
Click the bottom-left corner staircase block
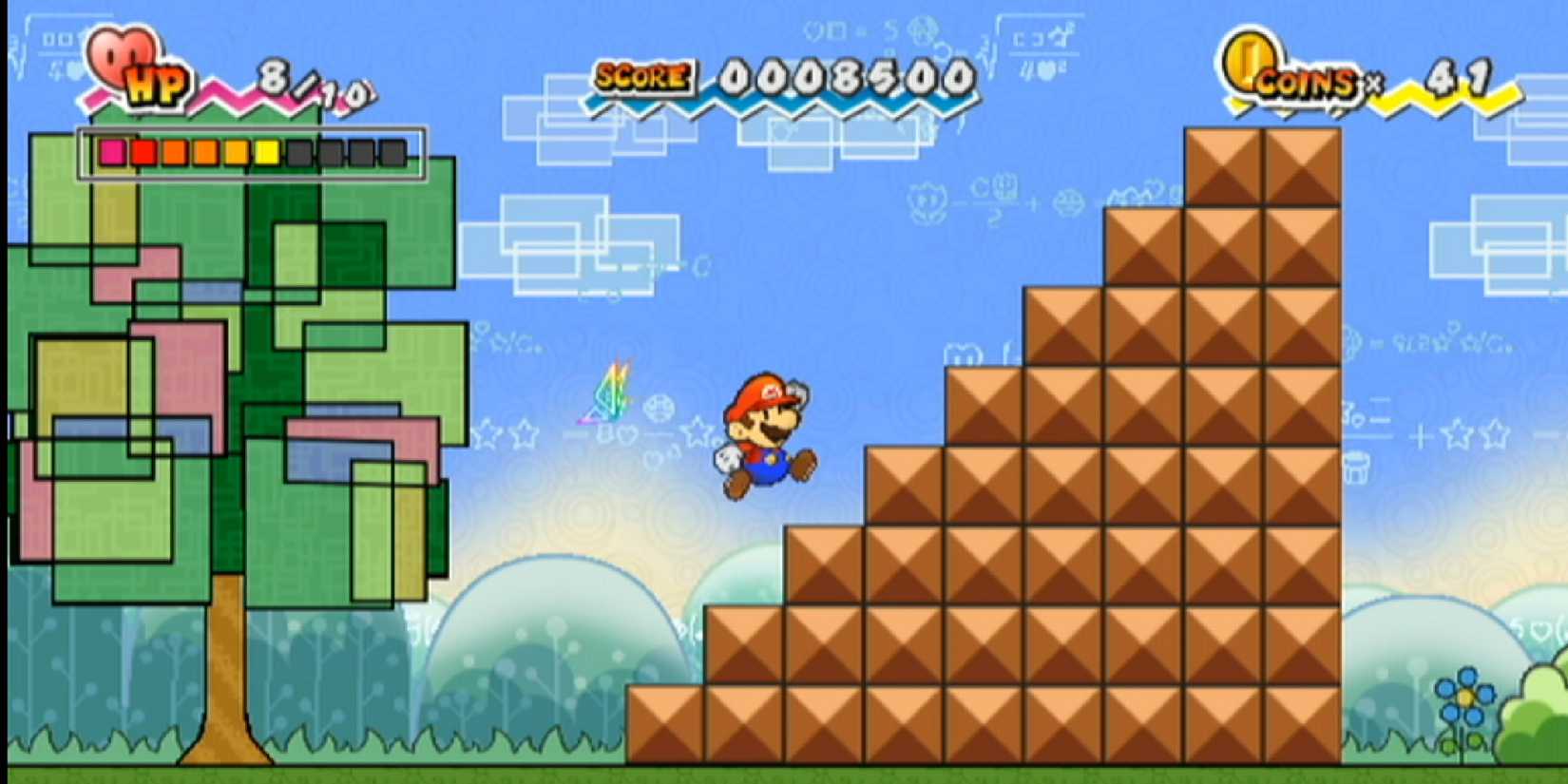click(665, 722)
